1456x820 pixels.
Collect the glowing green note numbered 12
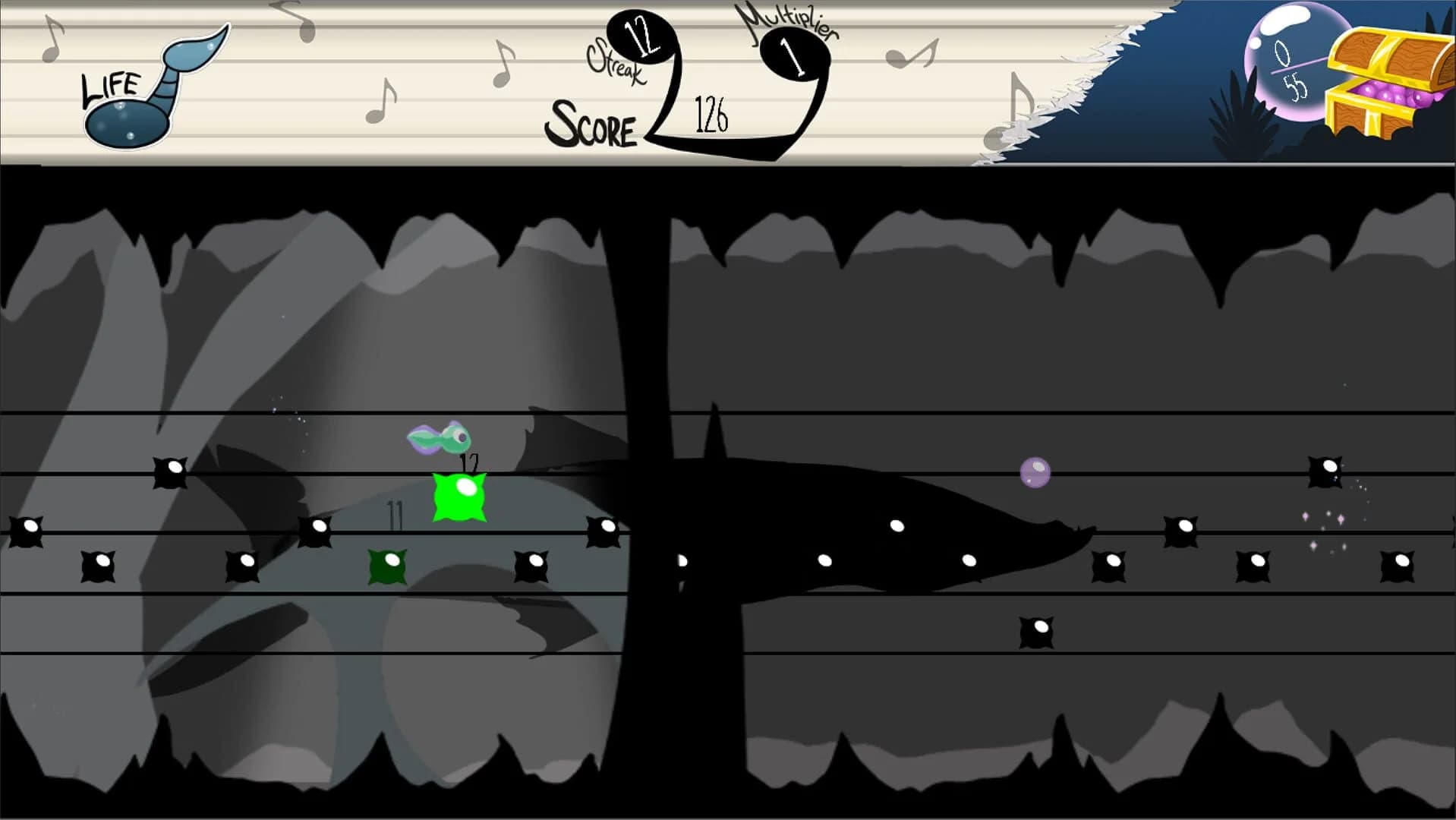click(459, 499)
